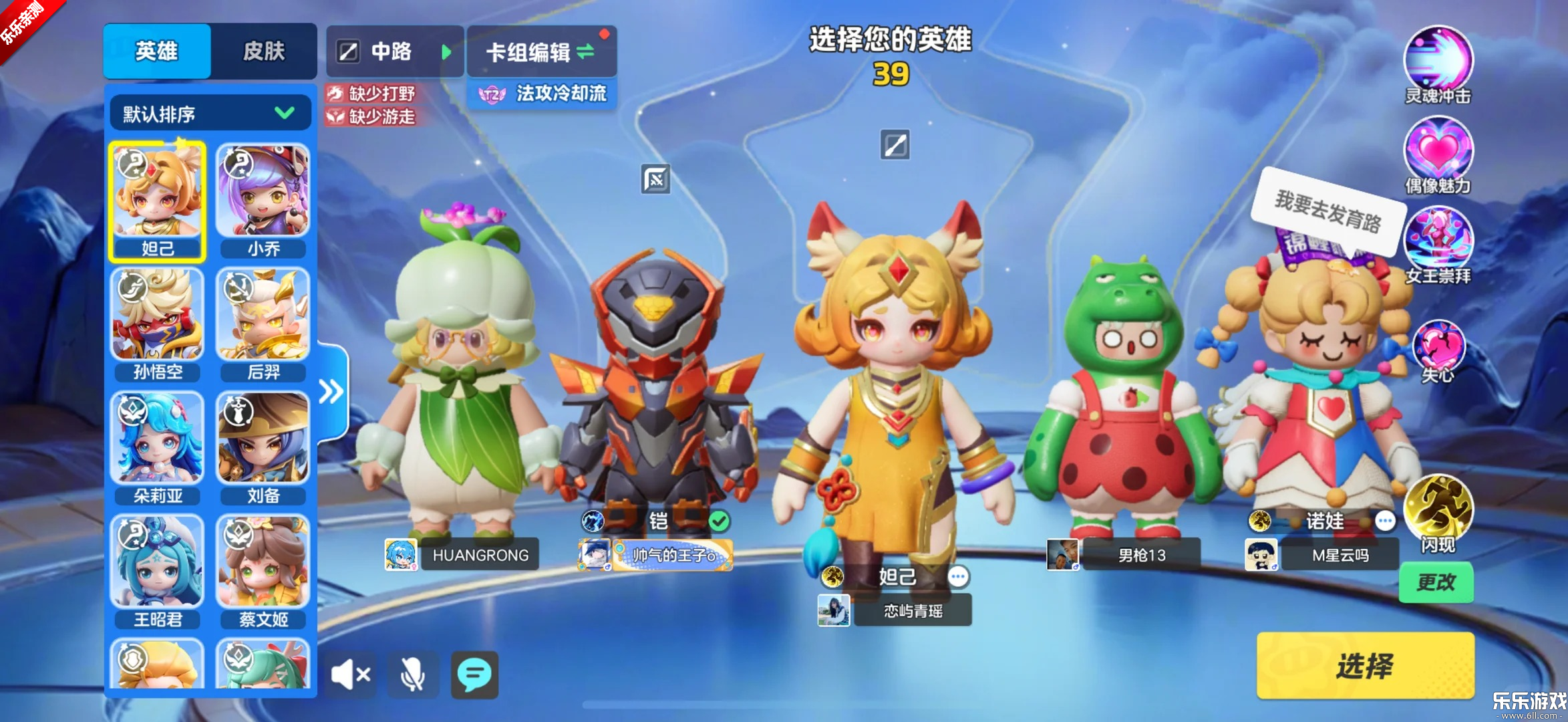
Task: Click the 更改 change button
Action: (x=1436, y=582)
